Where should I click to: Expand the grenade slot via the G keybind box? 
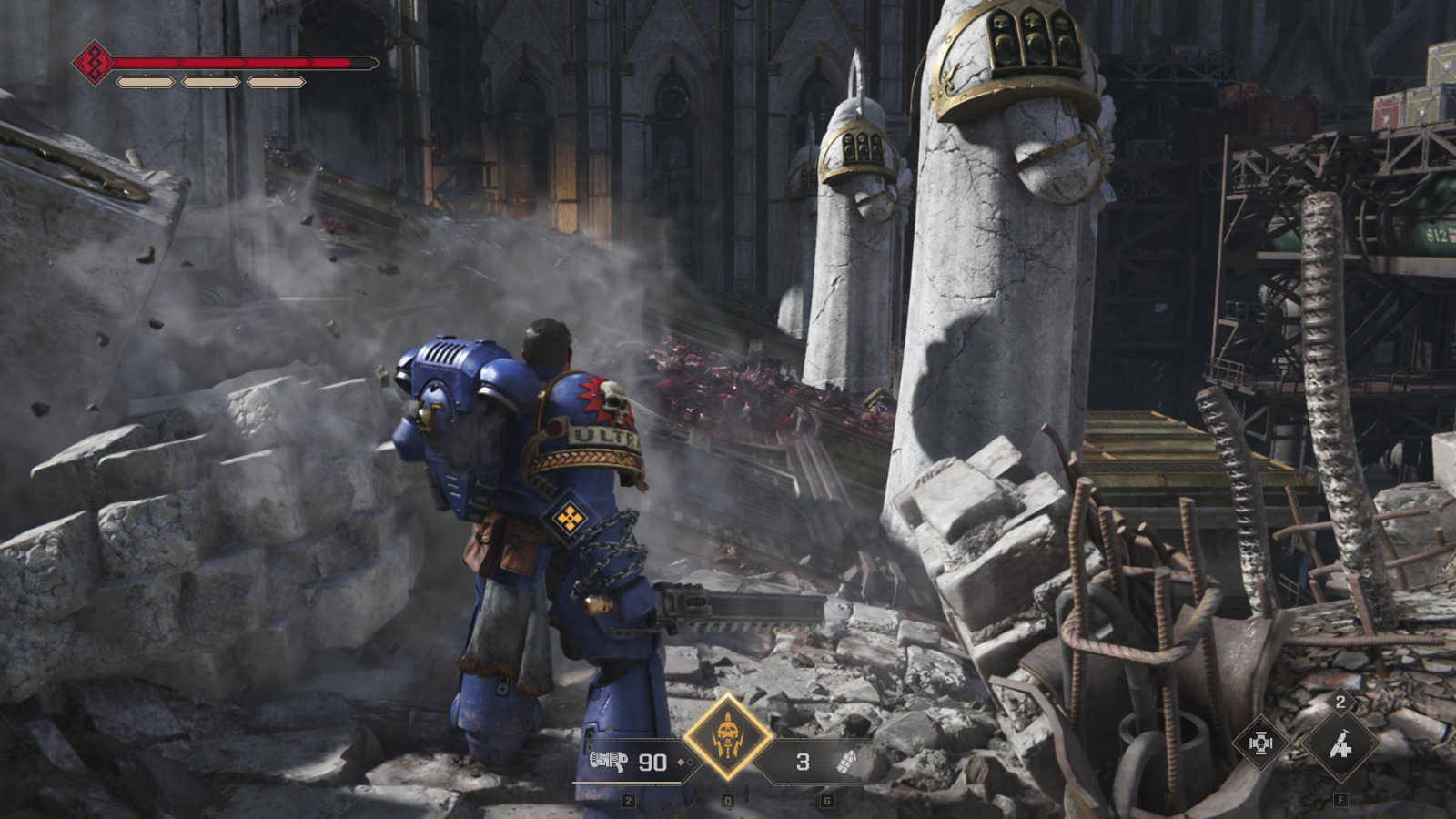coord(827,800)
